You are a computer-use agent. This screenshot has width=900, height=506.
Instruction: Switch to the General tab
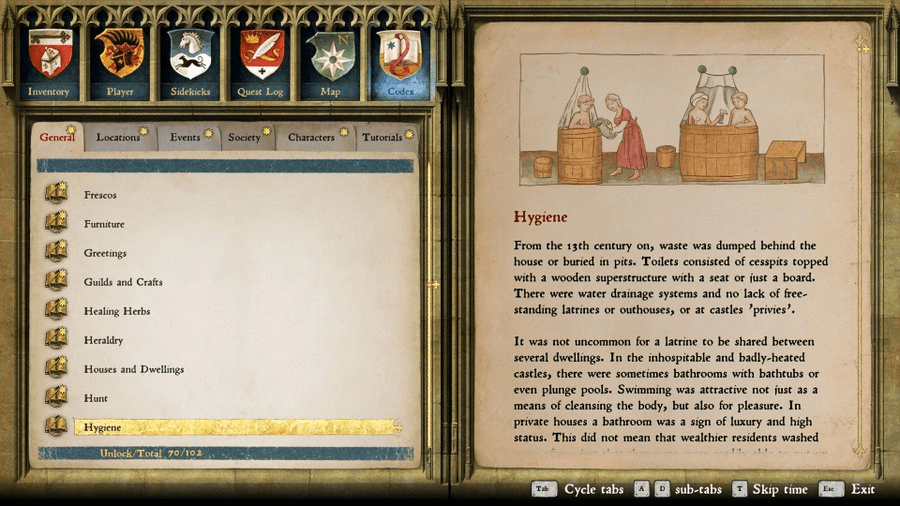coord(58,137)
